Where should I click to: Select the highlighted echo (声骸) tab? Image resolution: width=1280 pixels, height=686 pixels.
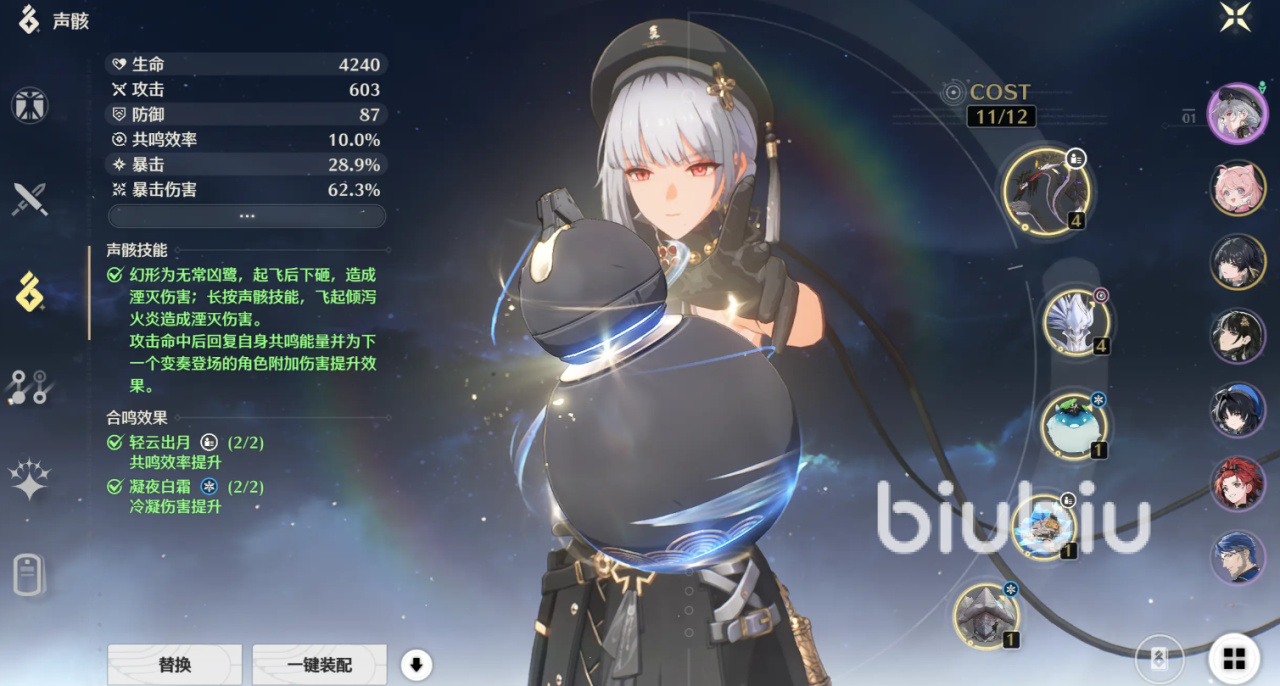(30, 293)
